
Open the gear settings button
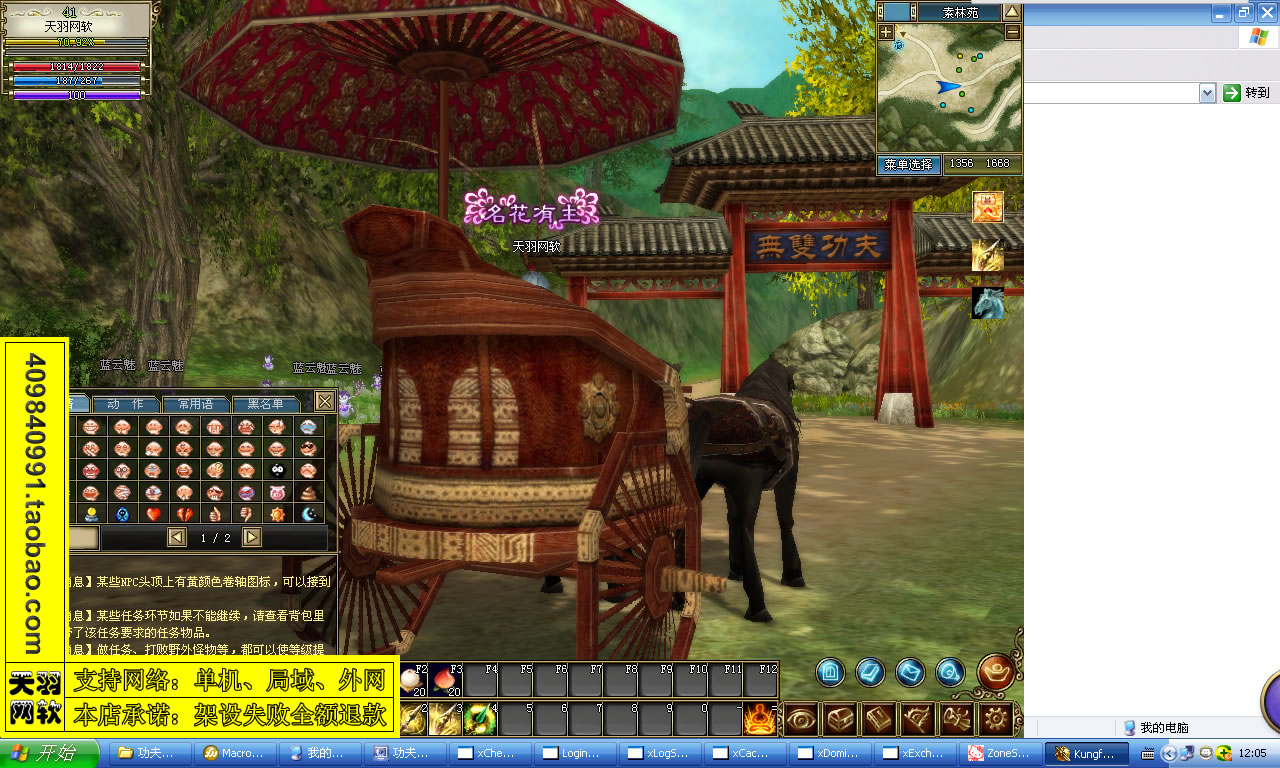pyautogui.click(x=996, y=718)
